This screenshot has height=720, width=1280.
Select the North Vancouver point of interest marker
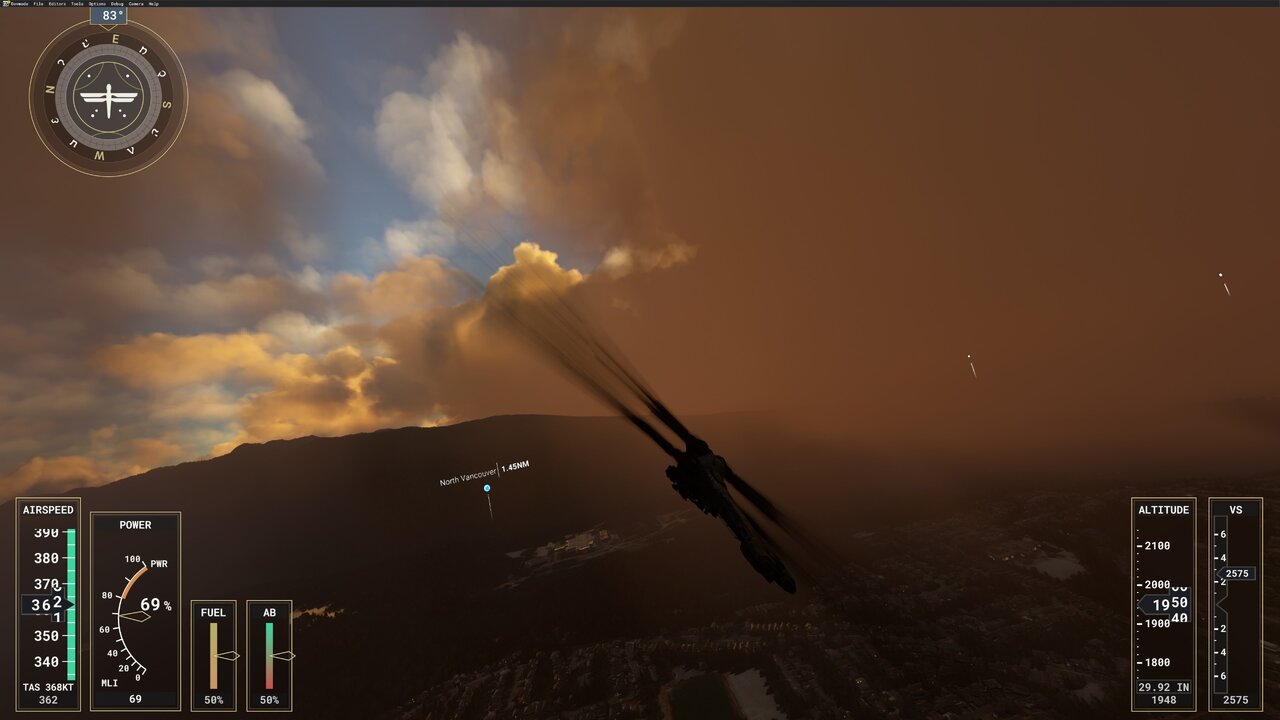[x=486, y=487]
